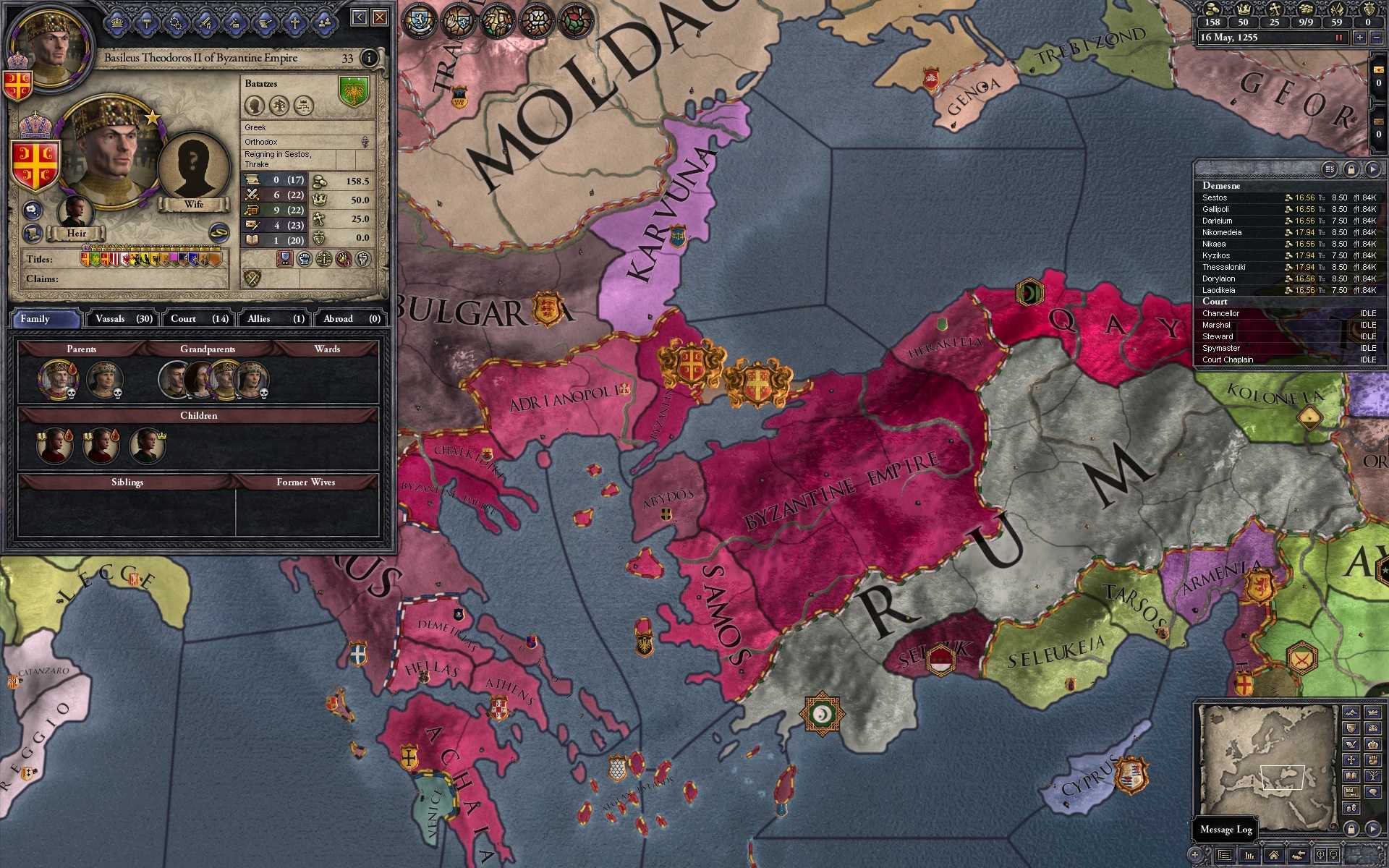Click the Heir portrait
This screenshot has width=1389, height=868.
(x=76, y=212)
